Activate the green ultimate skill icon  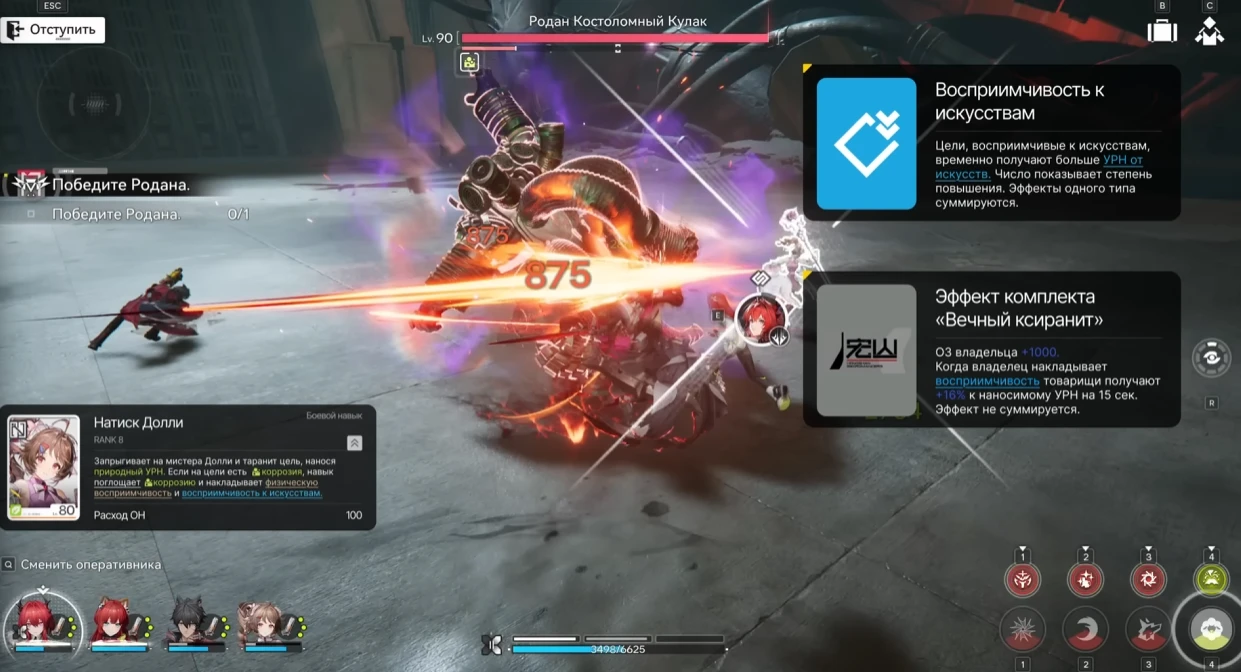click(1211, 578)
